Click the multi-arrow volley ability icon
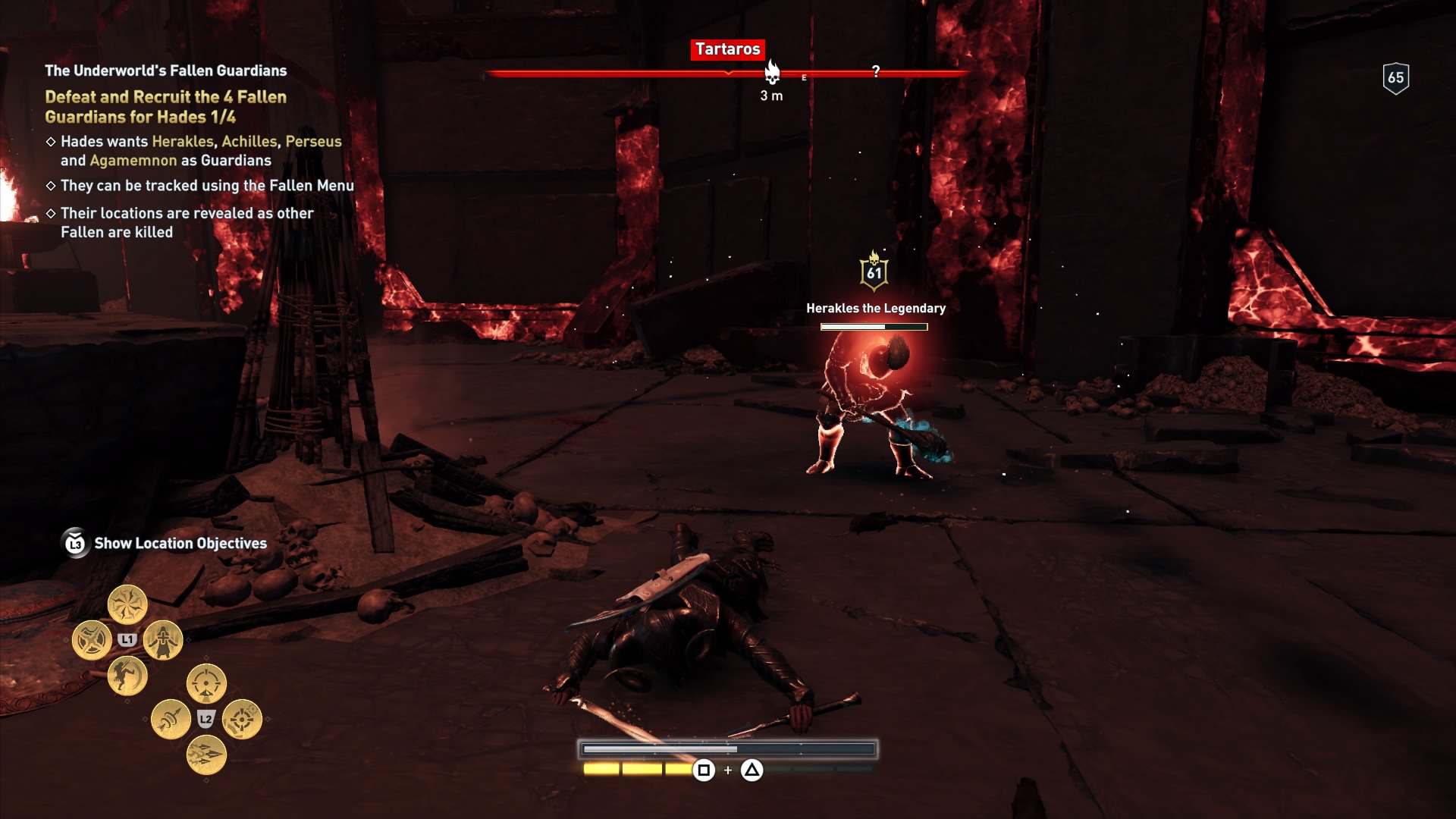 tap(207, 755)
